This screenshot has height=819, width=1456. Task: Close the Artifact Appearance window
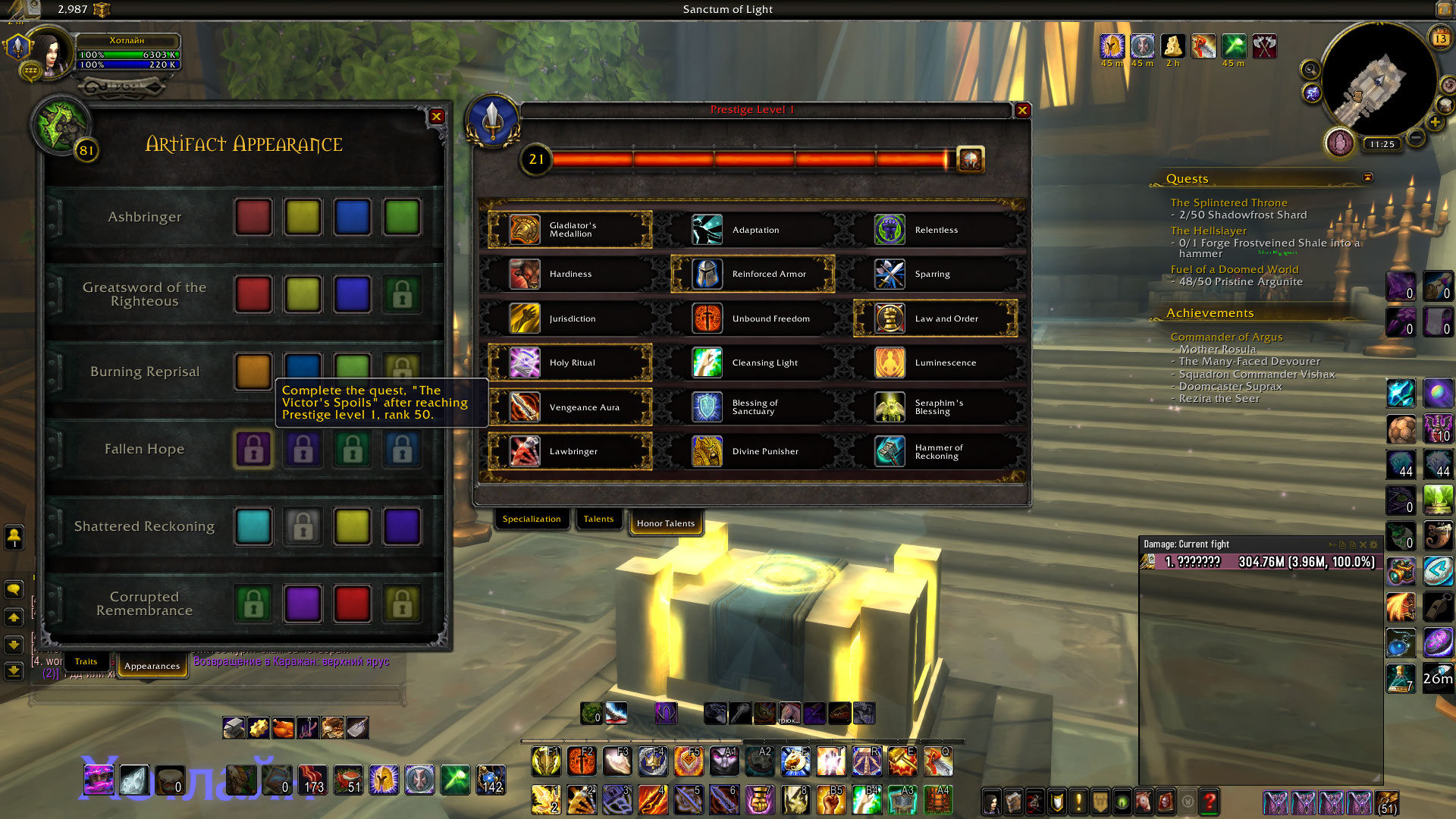tap(436, 117)
